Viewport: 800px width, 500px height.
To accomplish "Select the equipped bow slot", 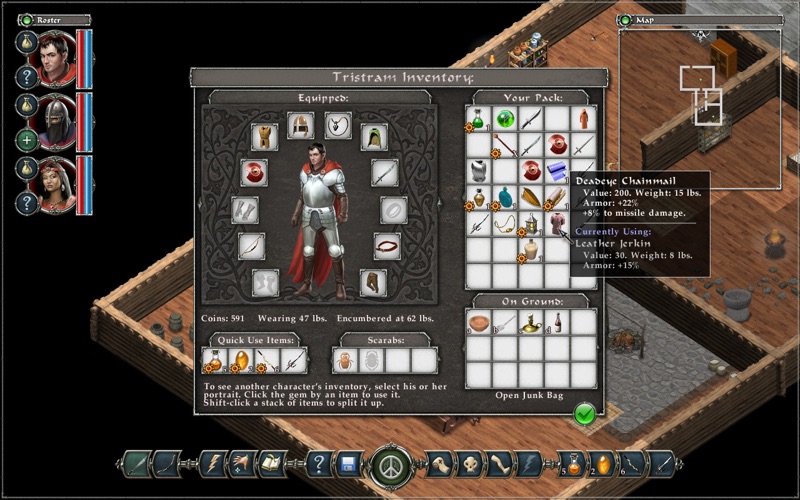I will [252, 246].
